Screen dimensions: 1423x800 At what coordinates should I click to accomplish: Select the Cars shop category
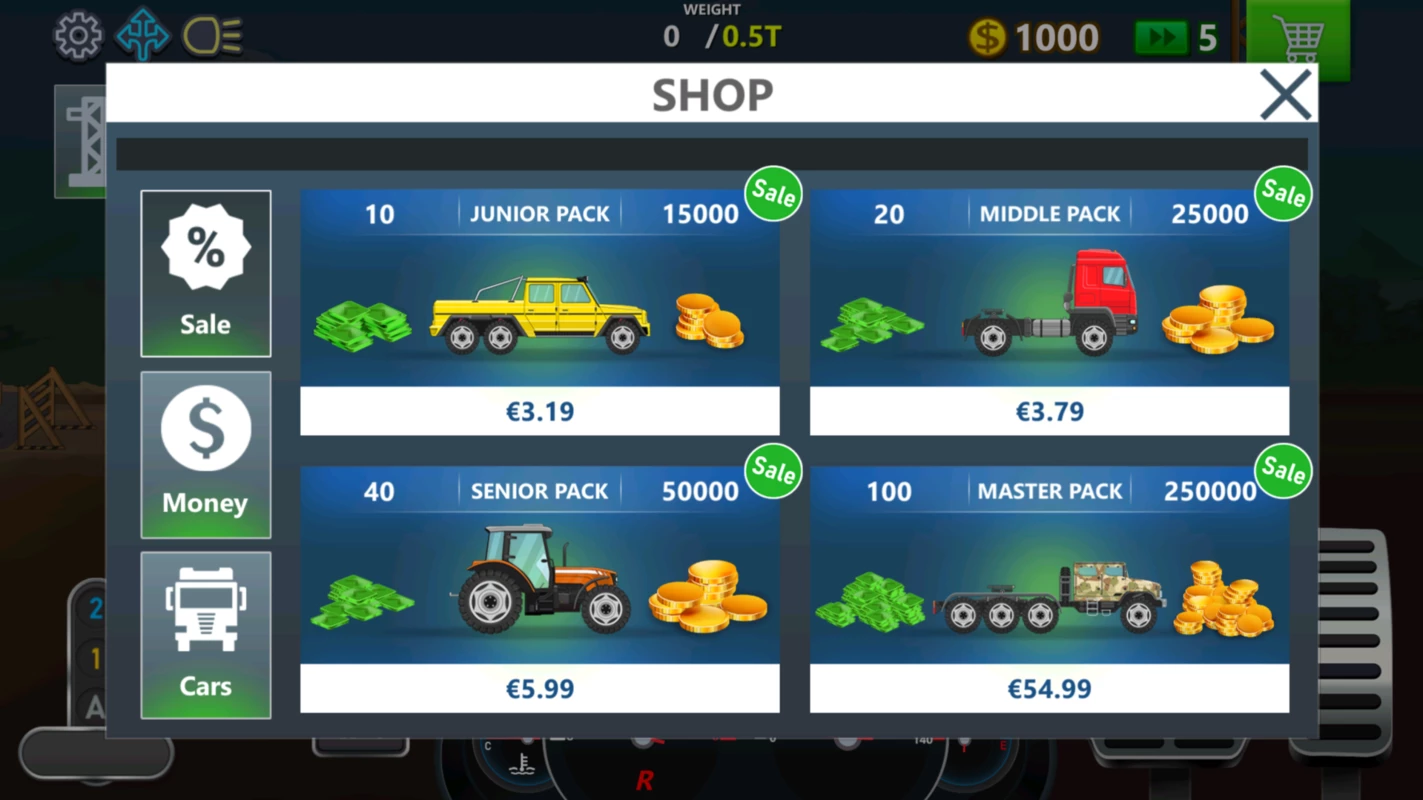(206, 634)
